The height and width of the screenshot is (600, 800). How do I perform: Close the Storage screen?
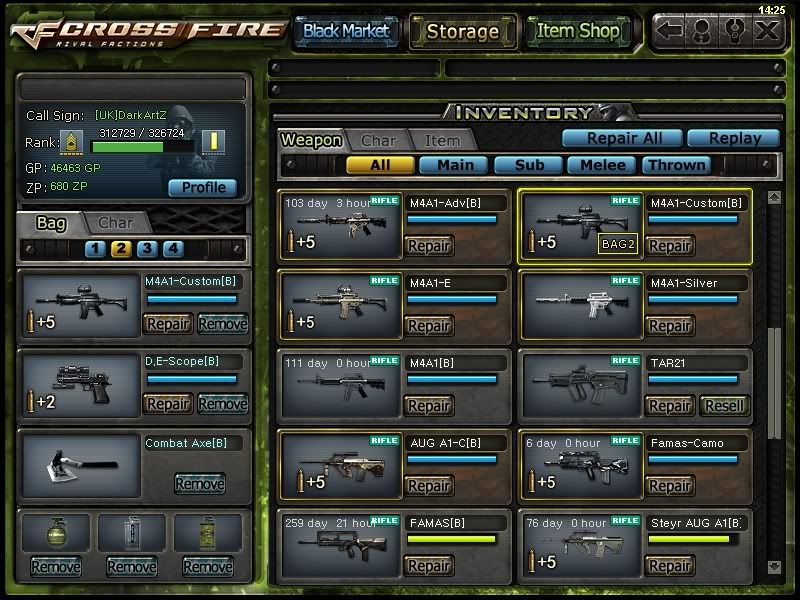767,31
